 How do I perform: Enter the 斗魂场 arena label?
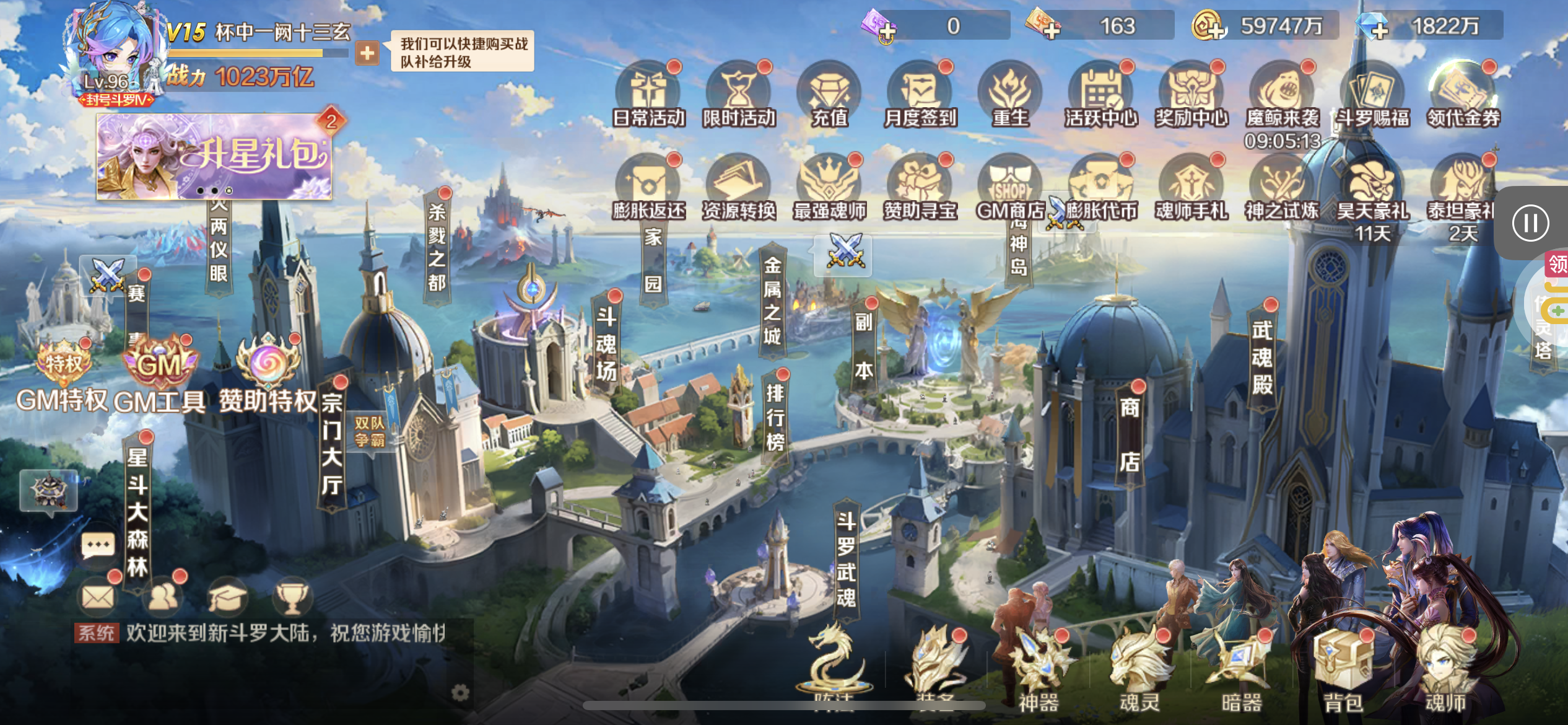(606, 344)
